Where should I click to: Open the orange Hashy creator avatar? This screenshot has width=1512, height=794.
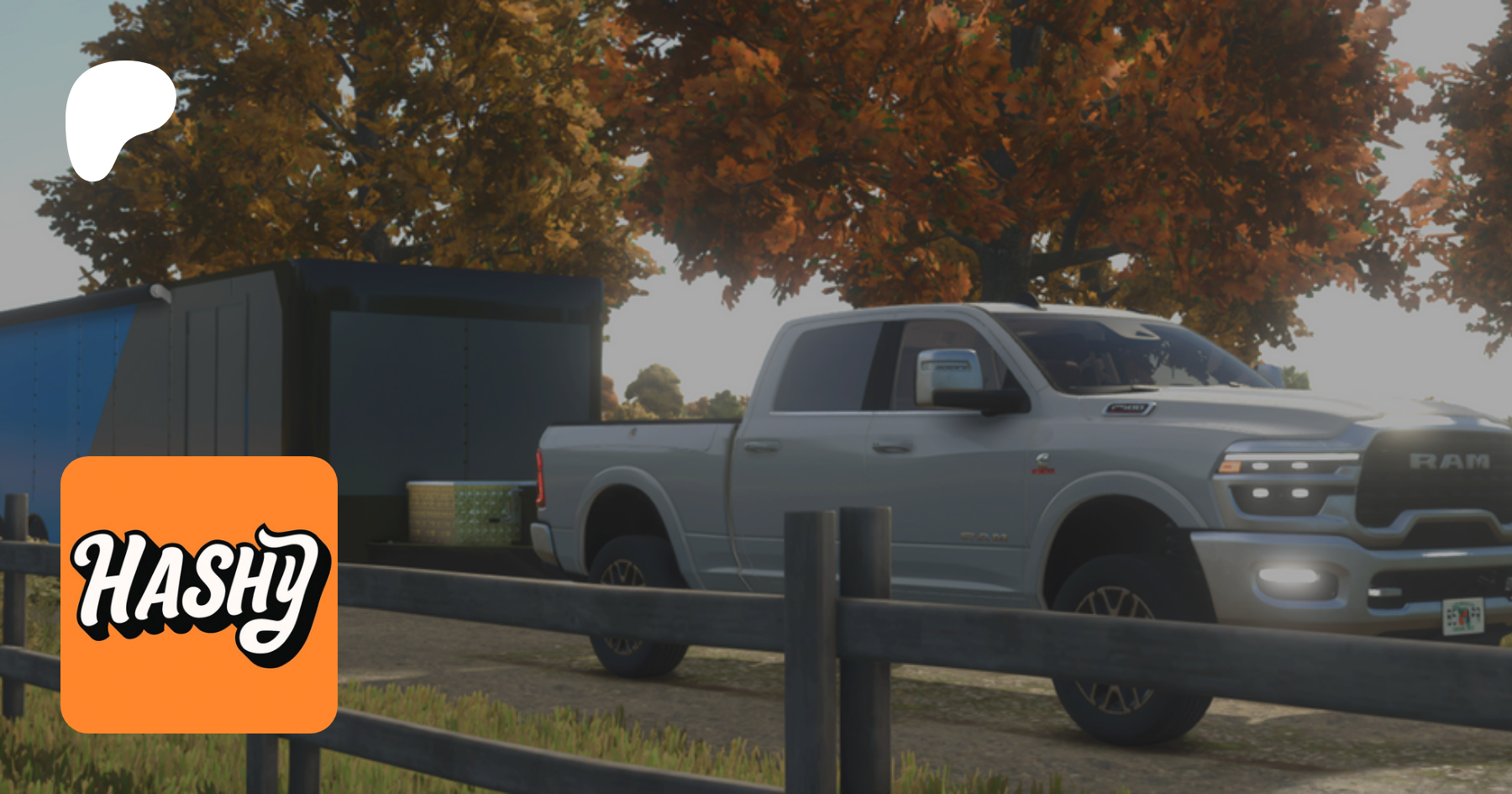point(199,594)
